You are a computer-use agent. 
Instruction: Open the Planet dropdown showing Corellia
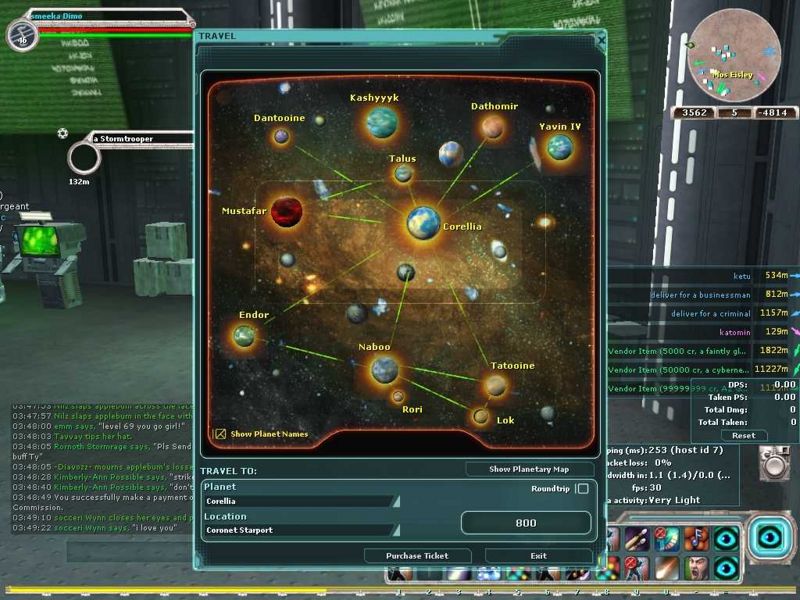click(x=301, y=501)
